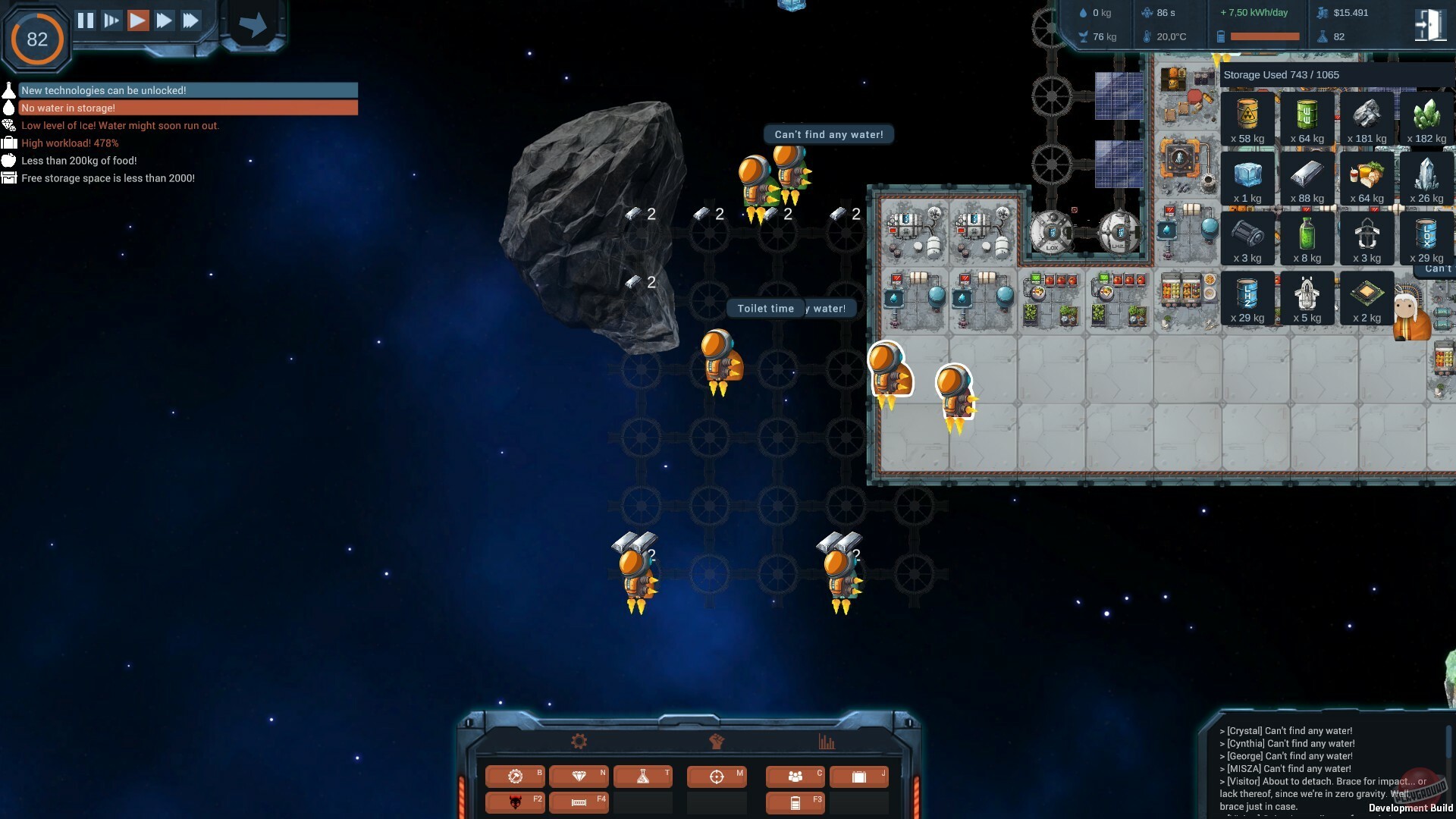Open the fist tab in the bottom panel
Image resolution: width=1456 pixels, height=819 pixels.
(717, 741)
